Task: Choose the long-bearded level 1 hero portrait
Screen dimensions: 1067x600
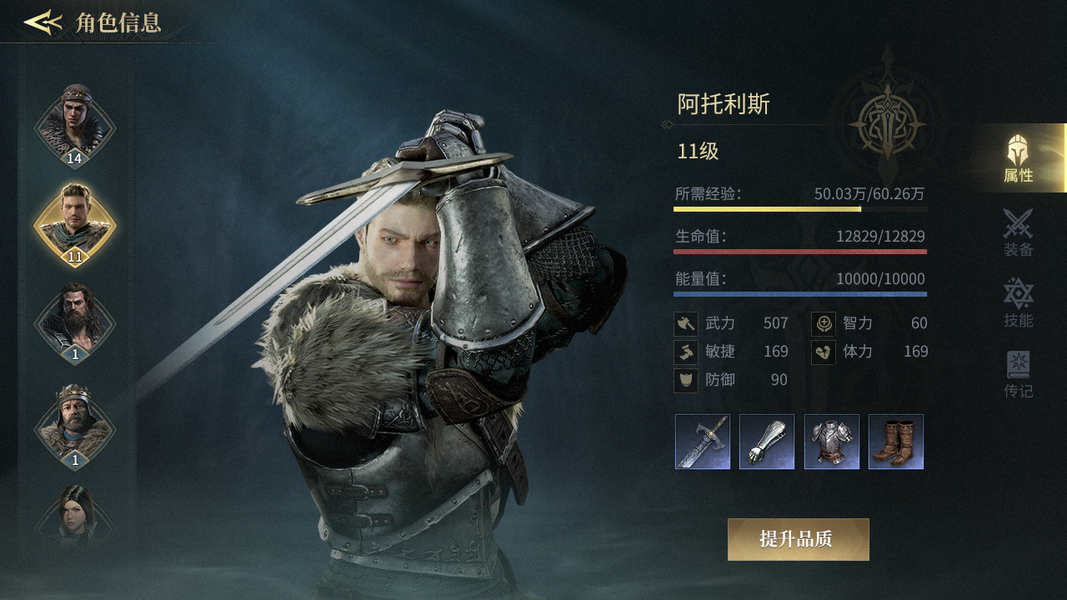Action: [x=75, y=321]
